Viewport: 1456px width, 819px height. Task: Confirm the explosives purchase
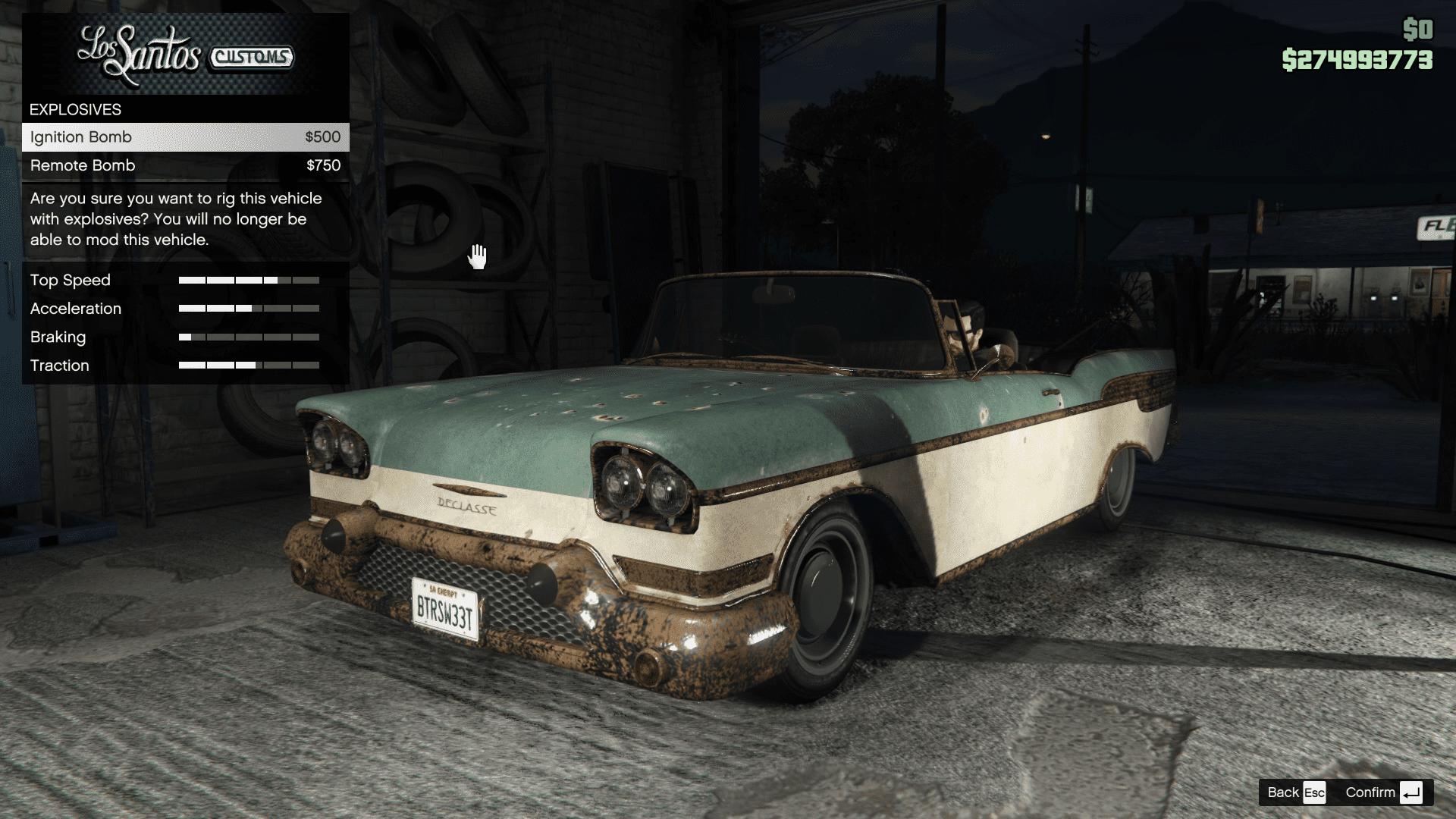[x=1382, y=792]
